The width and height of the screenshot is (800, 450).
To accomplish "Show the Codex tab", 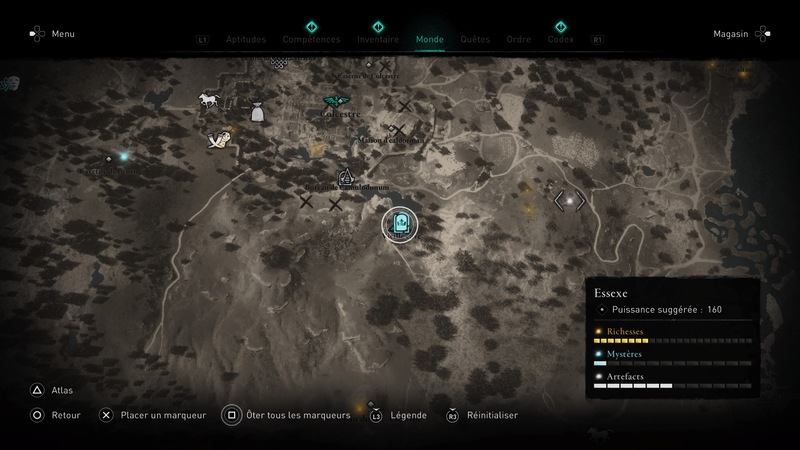I will [x=560, y=40].
